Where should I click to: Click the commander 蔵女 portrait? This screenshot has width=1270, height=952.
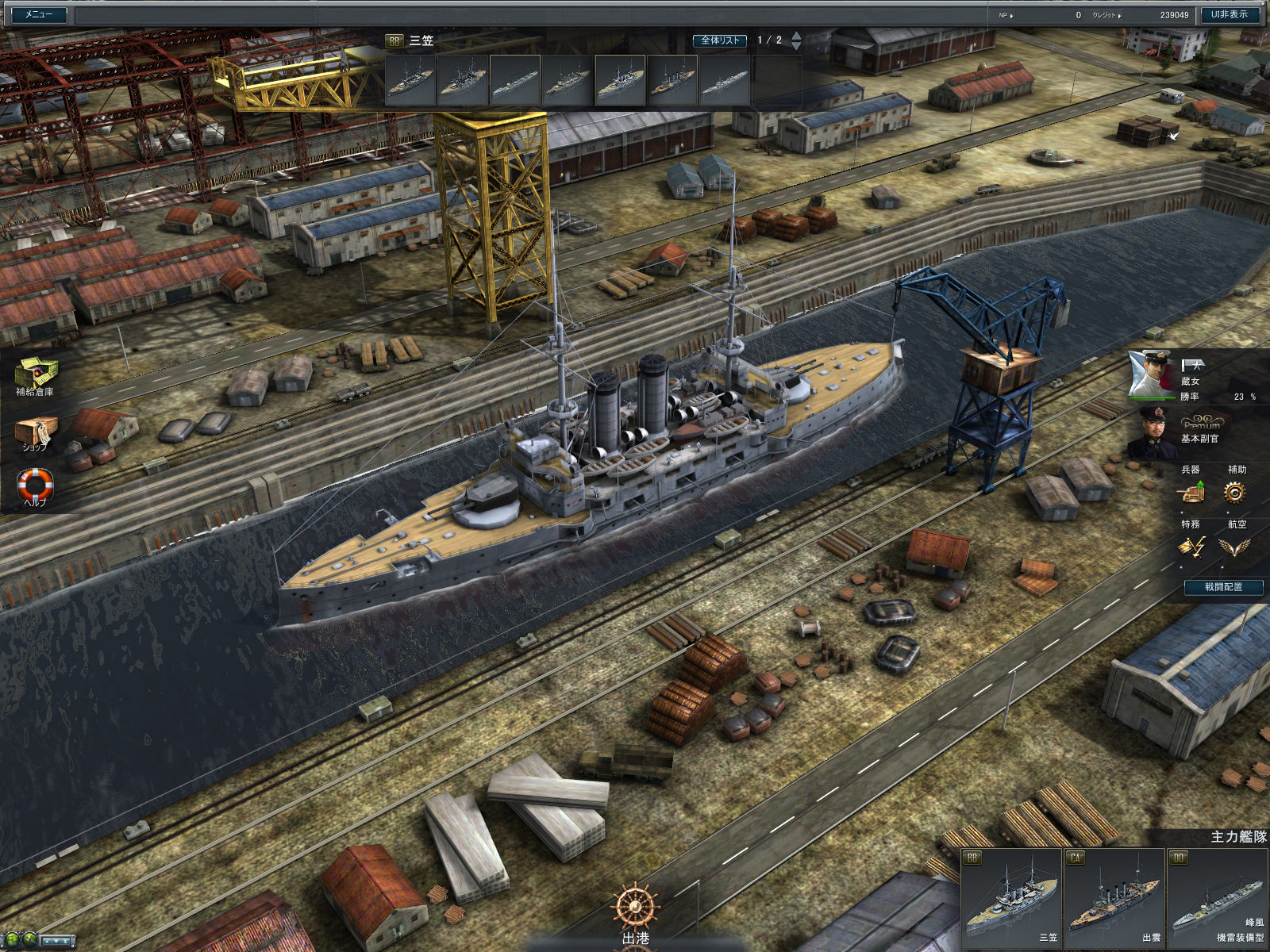point(1153,374)
